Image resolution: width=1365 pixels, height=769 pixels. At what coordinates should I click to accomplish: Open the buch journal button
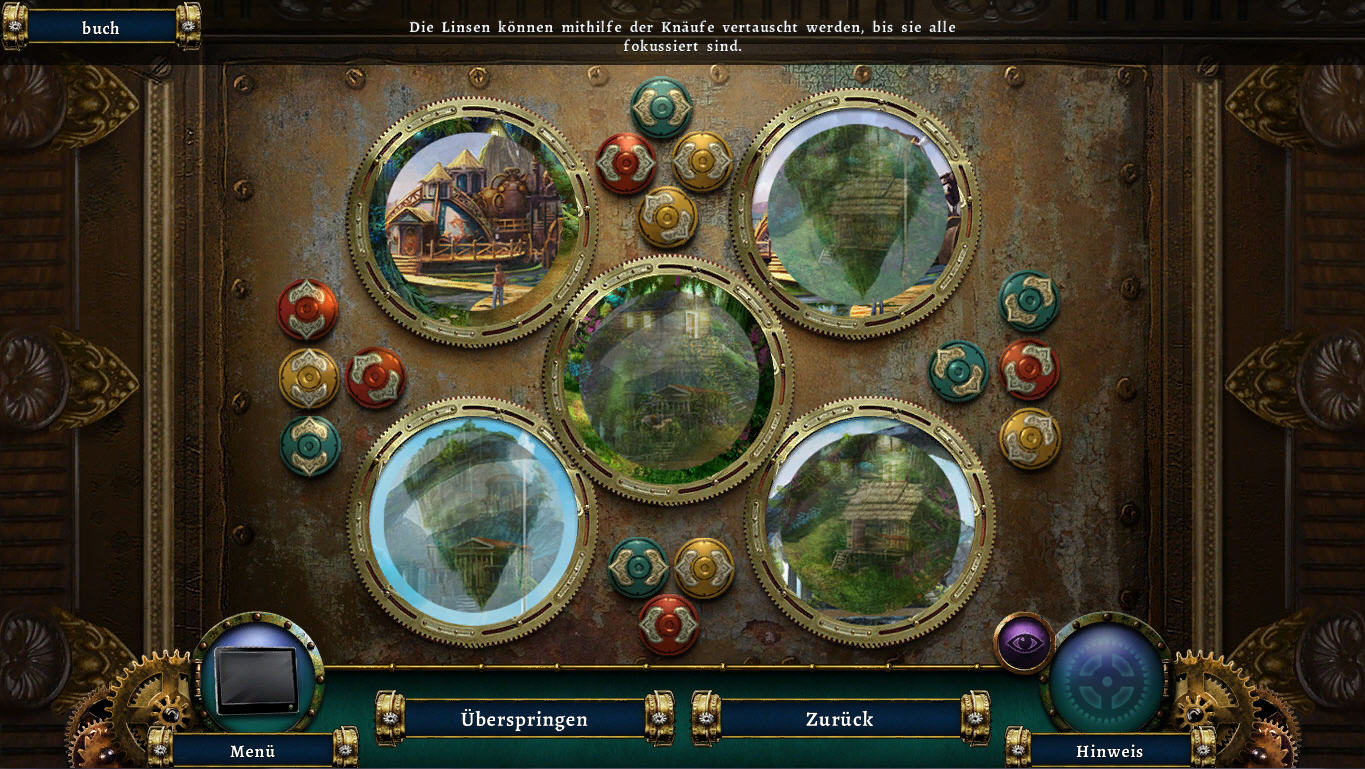pos(100,28)
